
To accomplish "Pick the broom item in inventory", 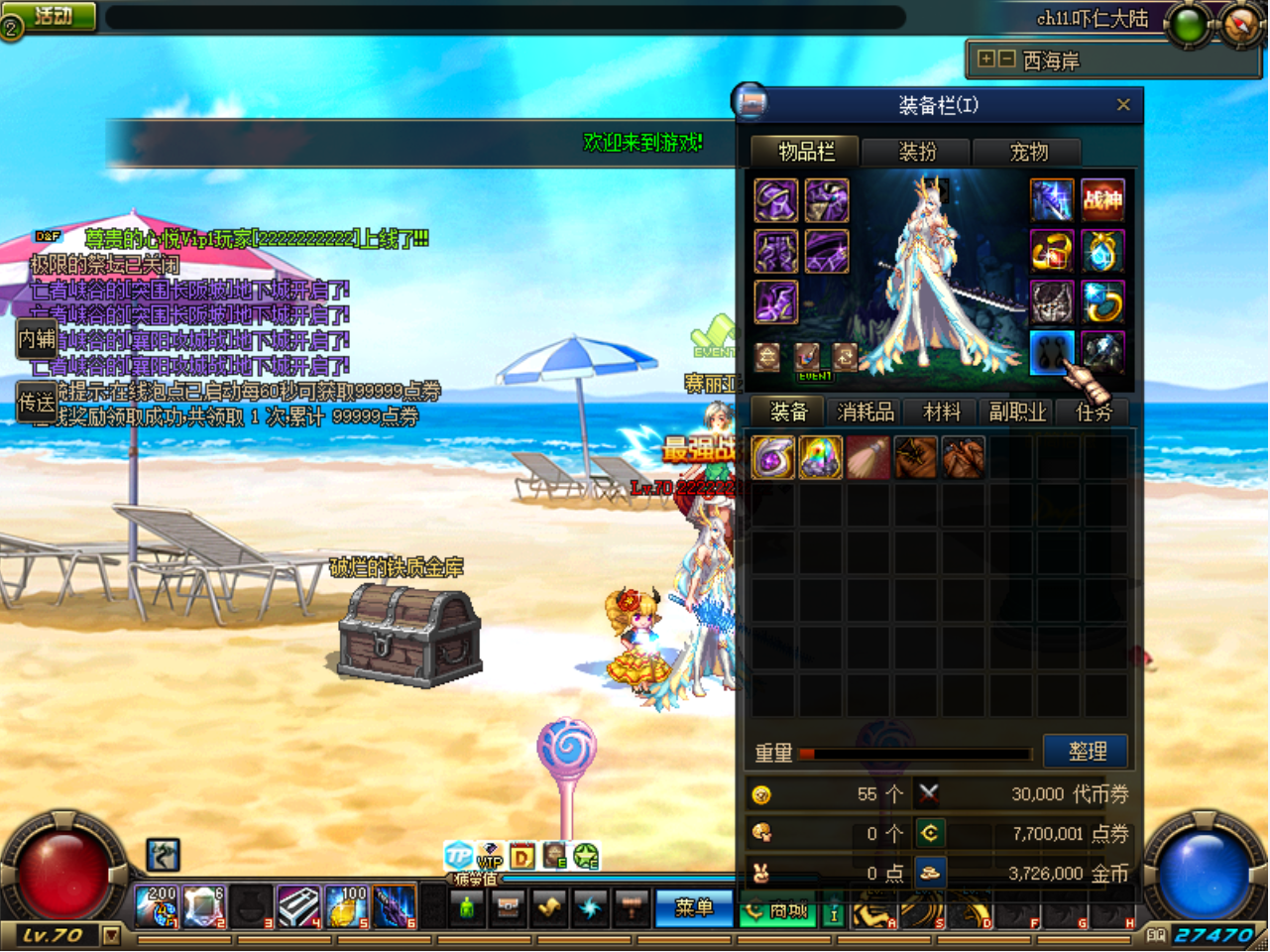I will [868, 458].
